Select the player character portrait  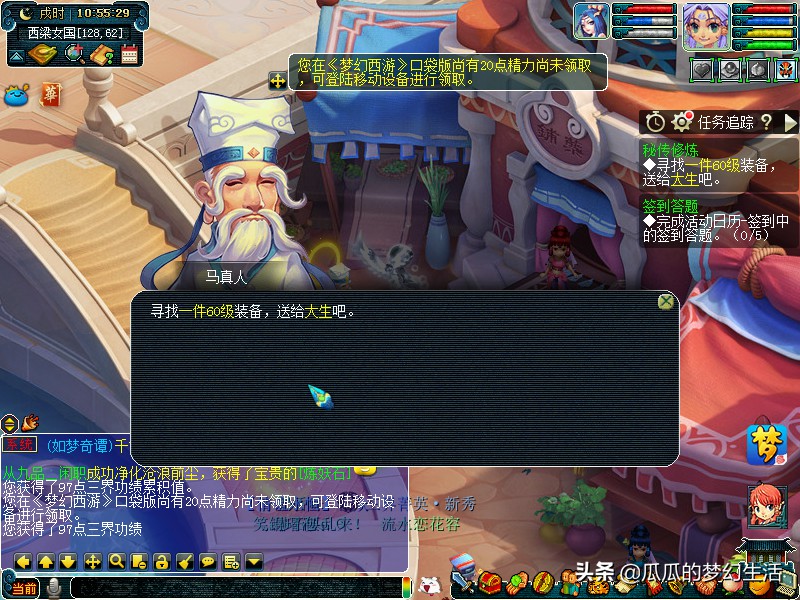(x=706, y=26)
